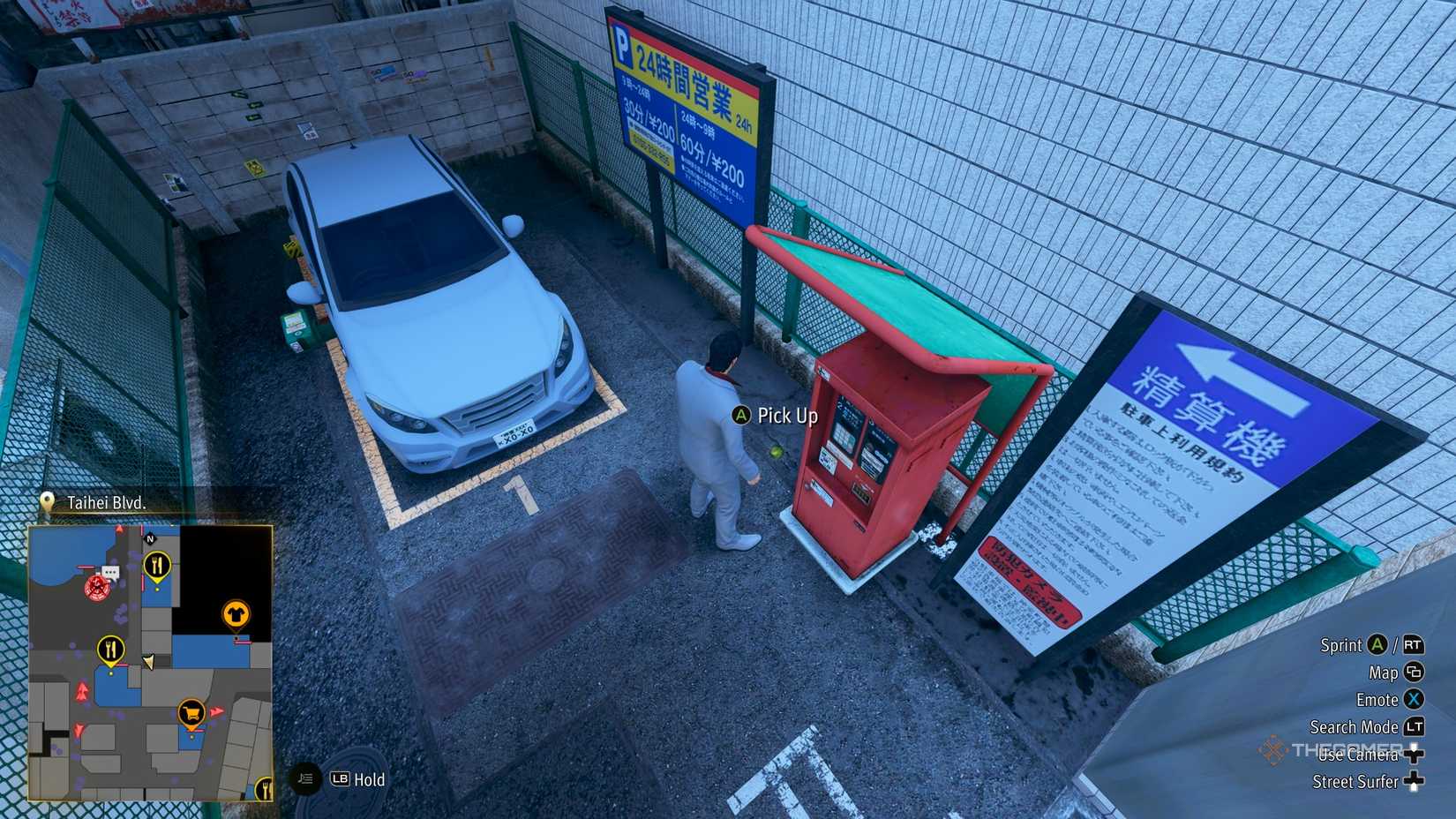Select the speech bubble marker on the minimap
Viewport: 1456px width, 819px height.
(x=110, y=570)
